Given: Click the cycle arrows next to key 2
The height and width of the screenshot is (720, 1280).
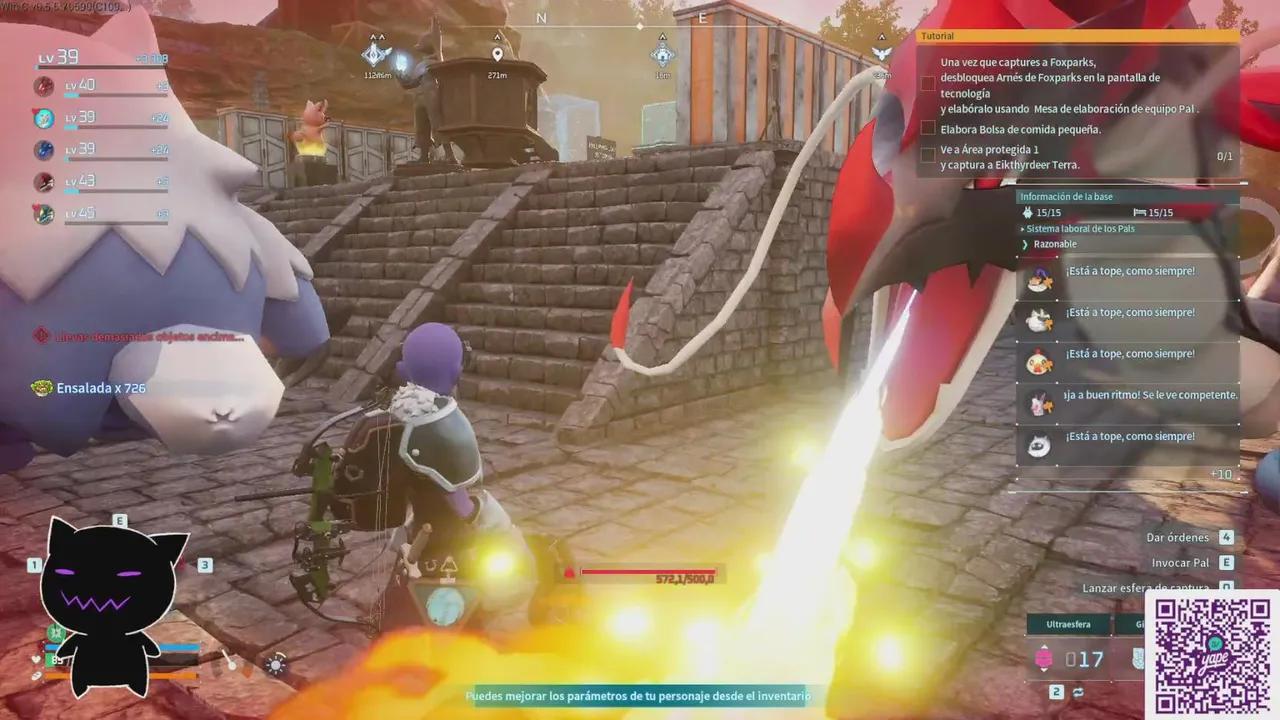Looking at the screenshot, I should point(1078,692).
